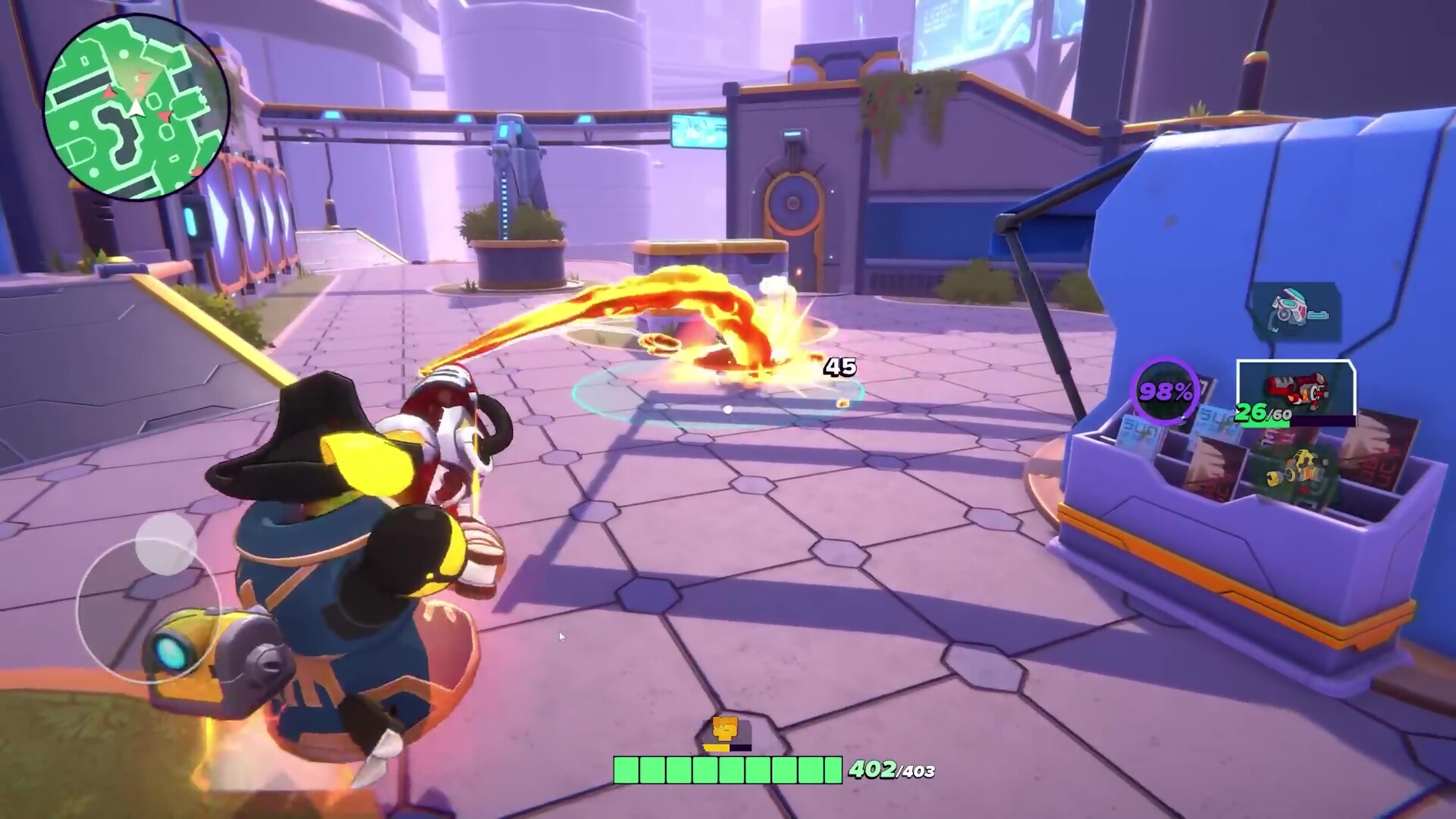The width and height of the screenshot is (1456, 819).
Task: Open the circular green minimap
Action: (x=136, y=108)
